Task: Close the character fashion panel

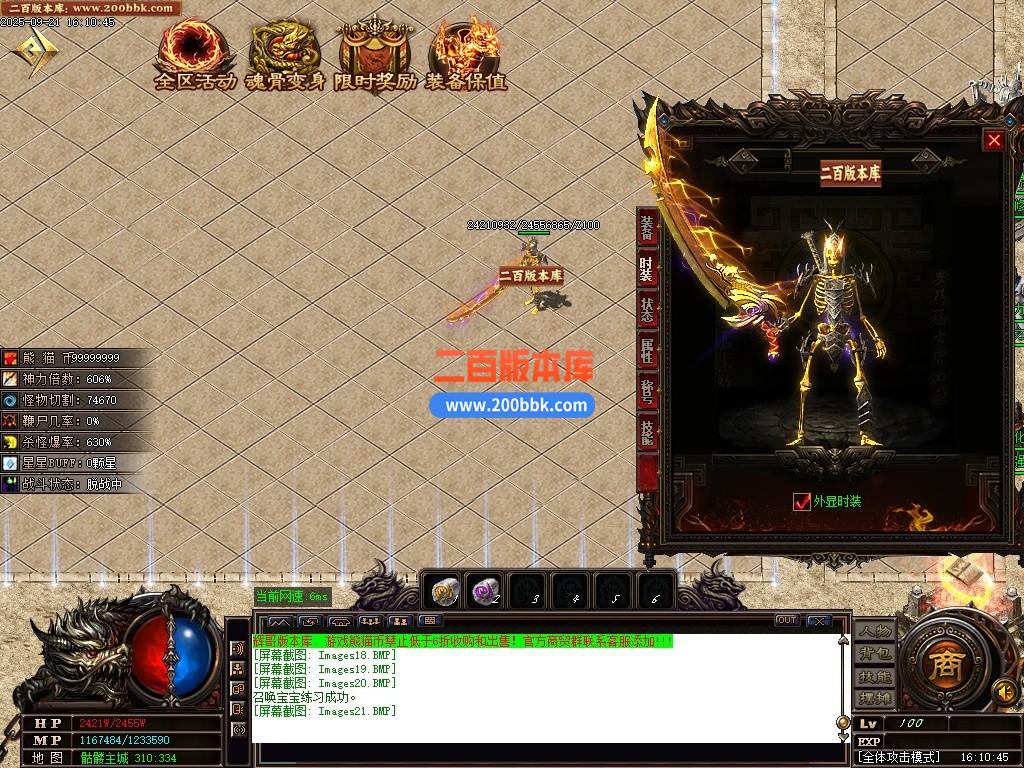Action: (994, 141)
